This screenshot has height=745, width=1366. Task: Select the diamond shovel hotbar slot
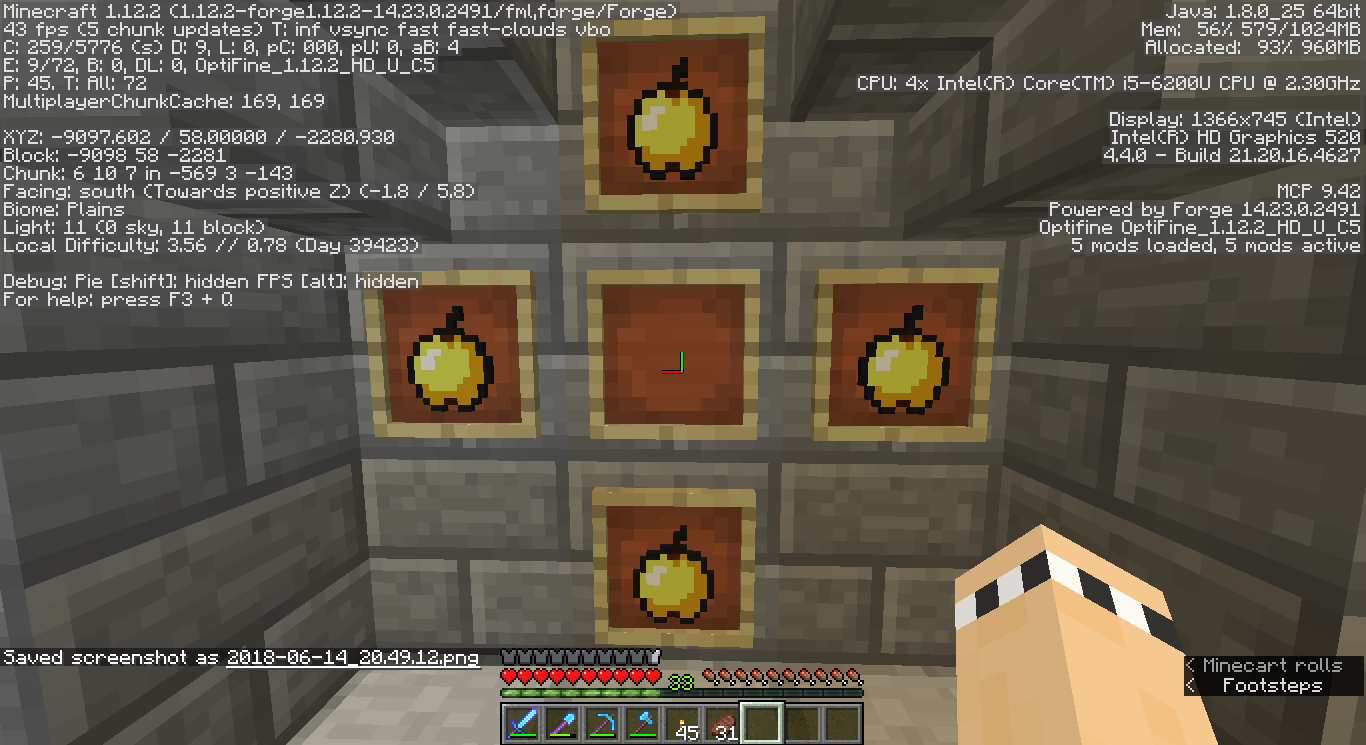tap(562, 722)
